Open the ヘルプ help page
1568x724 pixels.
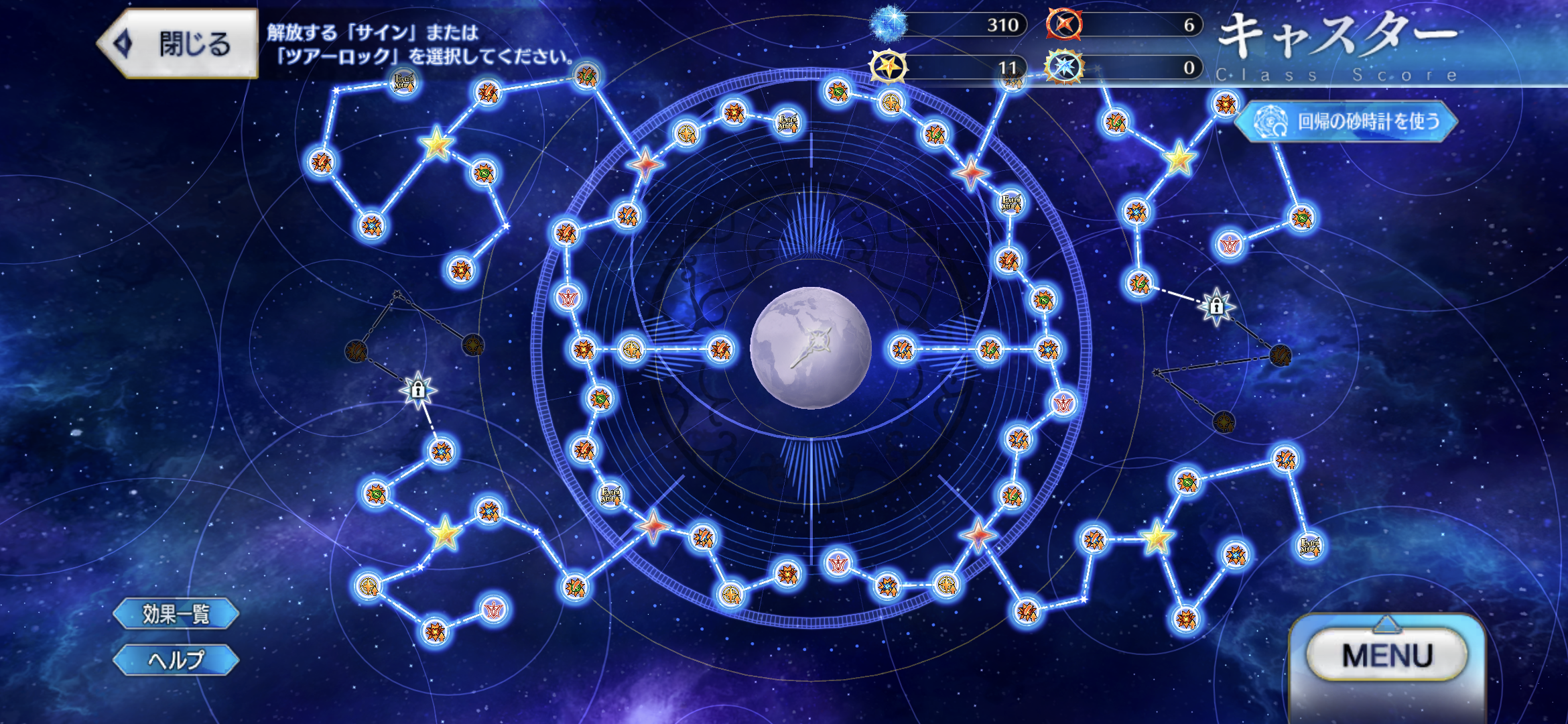176,660
